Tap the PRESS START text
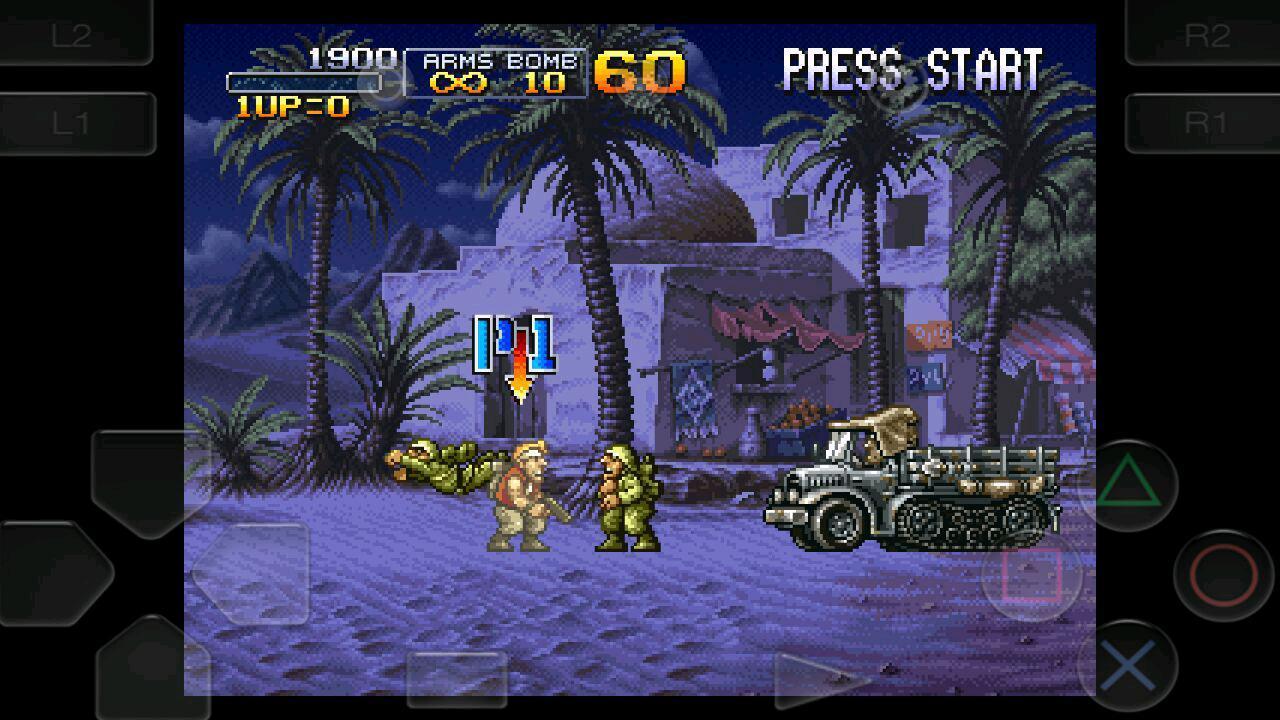 point(910,68)
